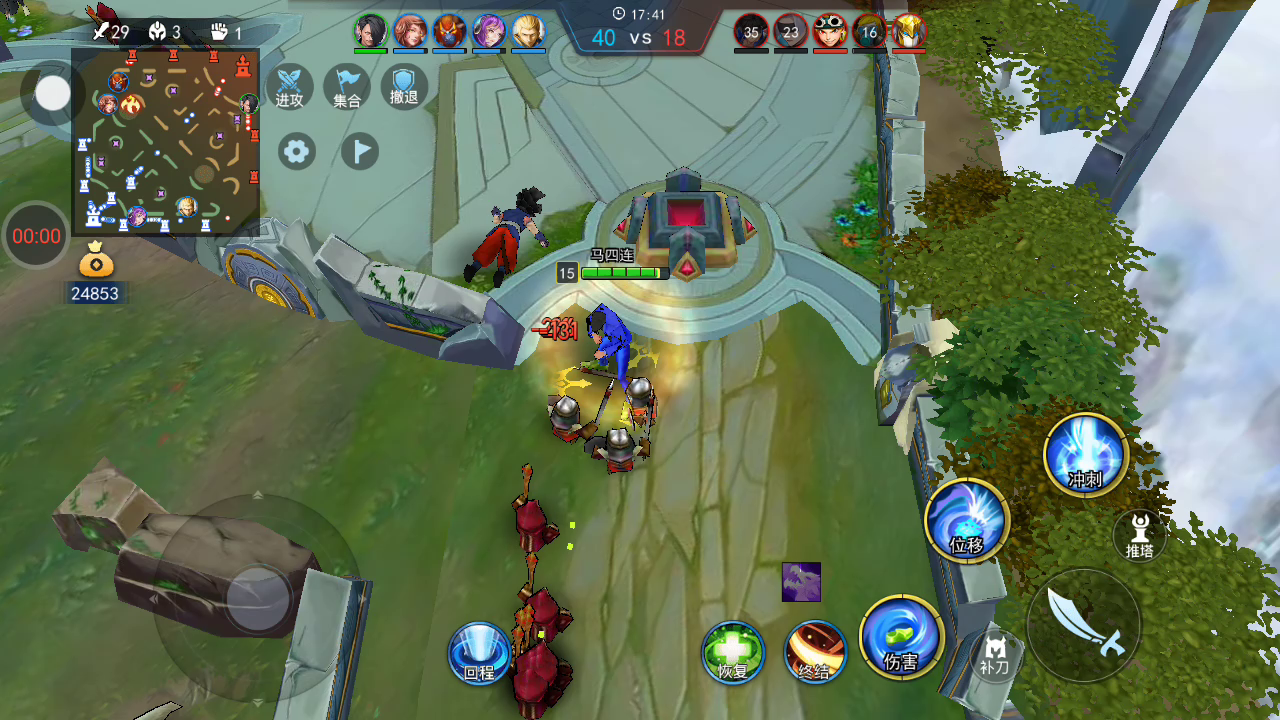Activate the 伤害 damage skill

pyautogui.click(x=901, y=637)
